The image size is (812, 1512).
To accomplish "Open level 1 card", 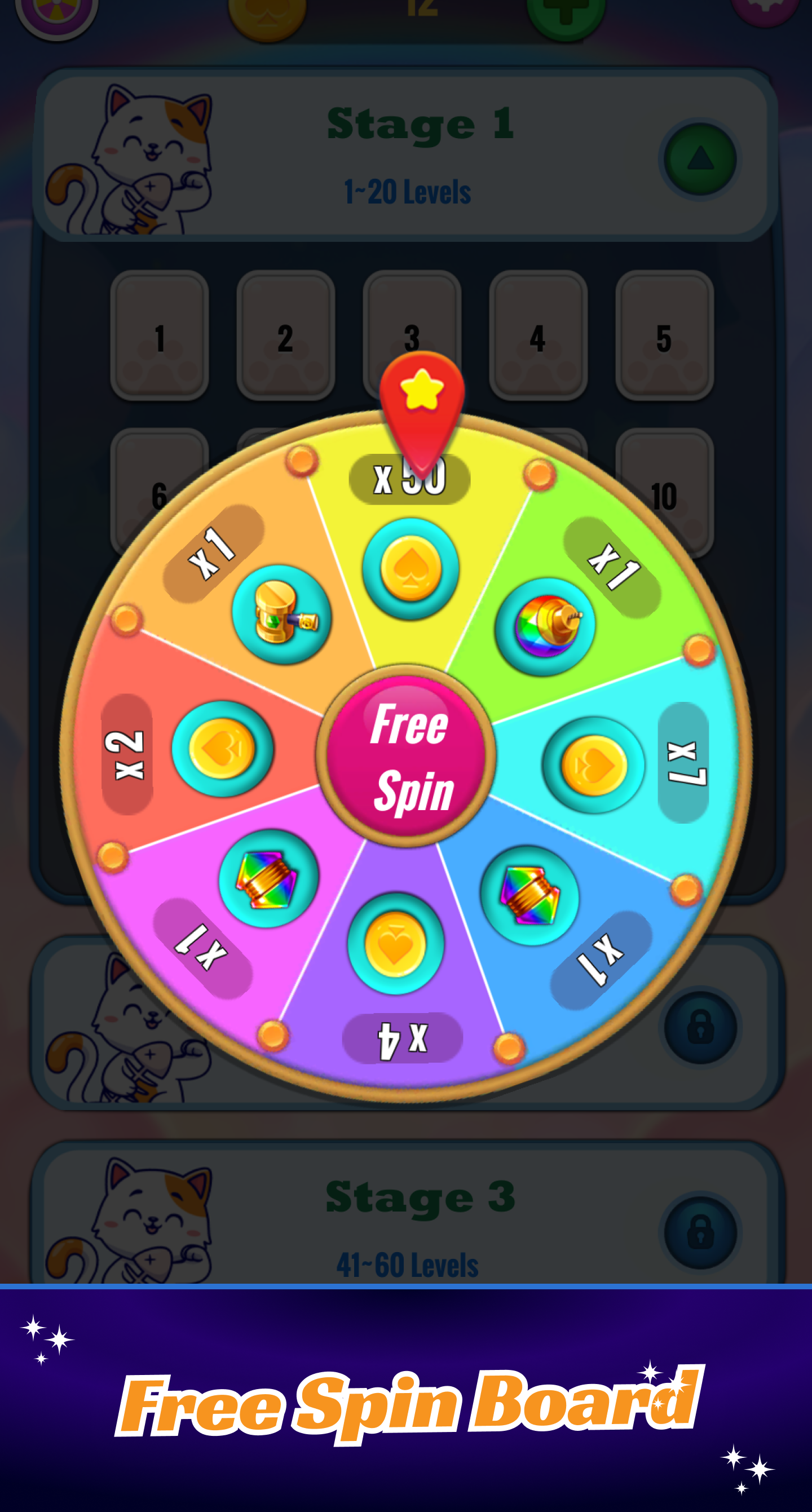I will coord(160,334).
